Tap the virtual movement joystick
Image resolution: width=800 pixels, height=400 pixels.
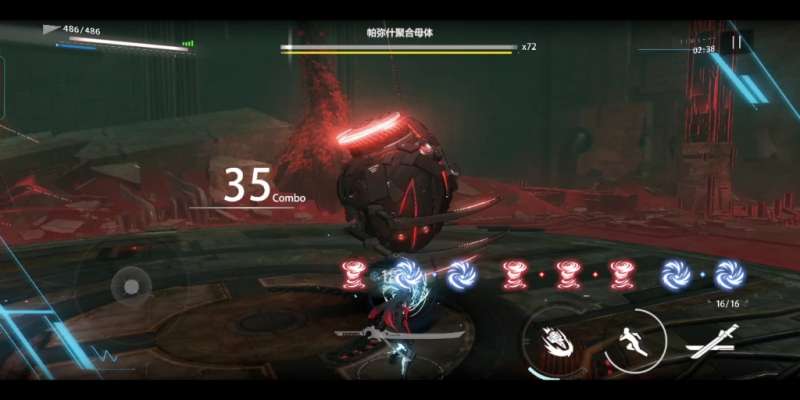(131, 286)
